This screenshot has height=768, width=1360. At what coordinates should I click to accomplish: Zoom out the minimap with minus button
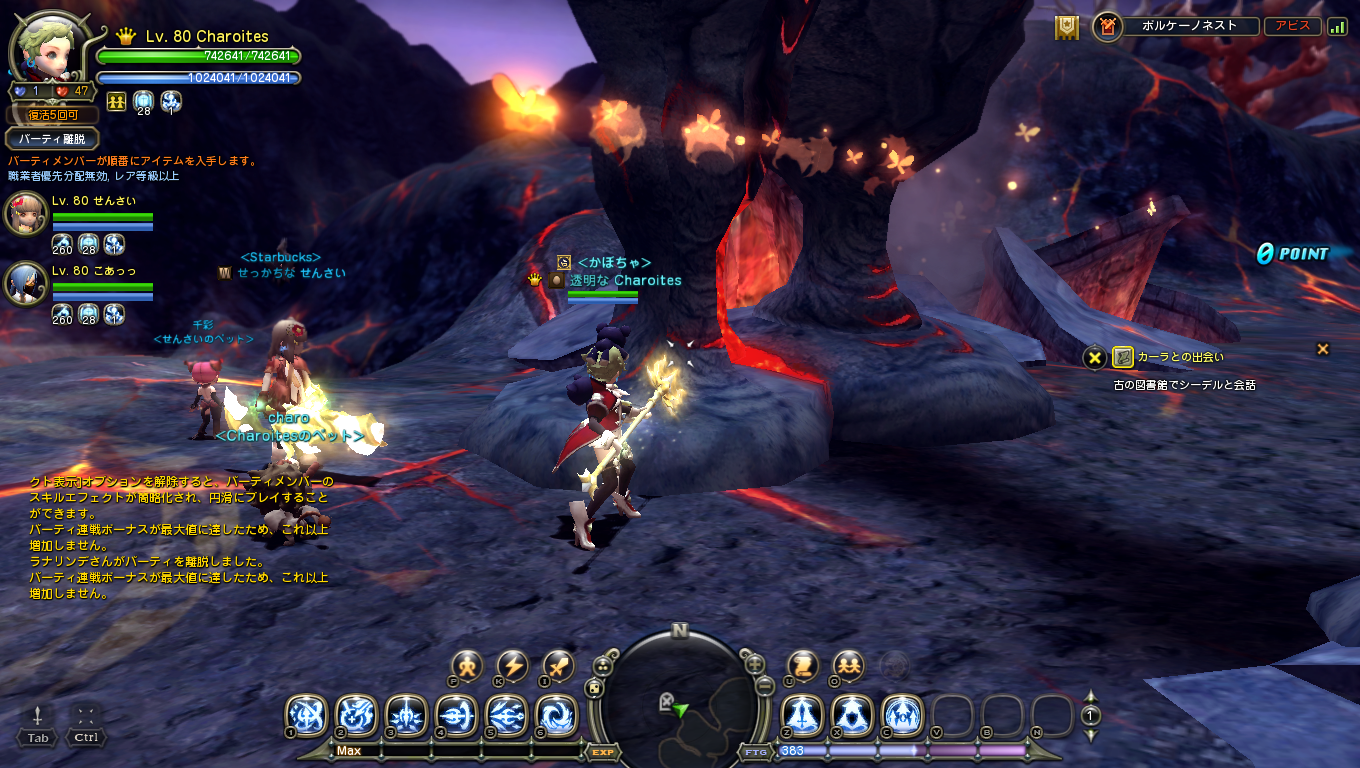tap(765, 686)
